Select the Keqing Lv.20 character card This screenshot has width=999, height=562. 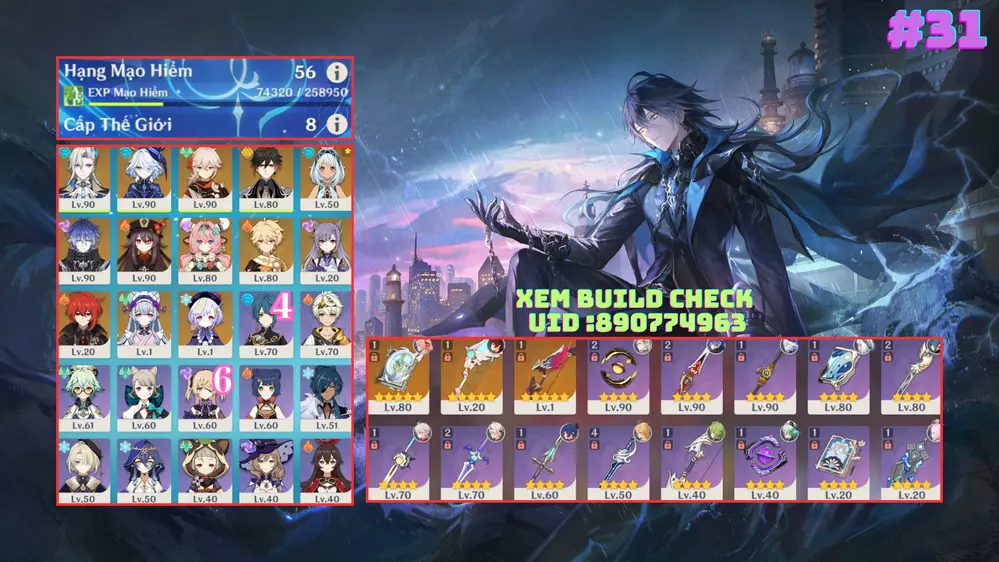coord(325,250)
